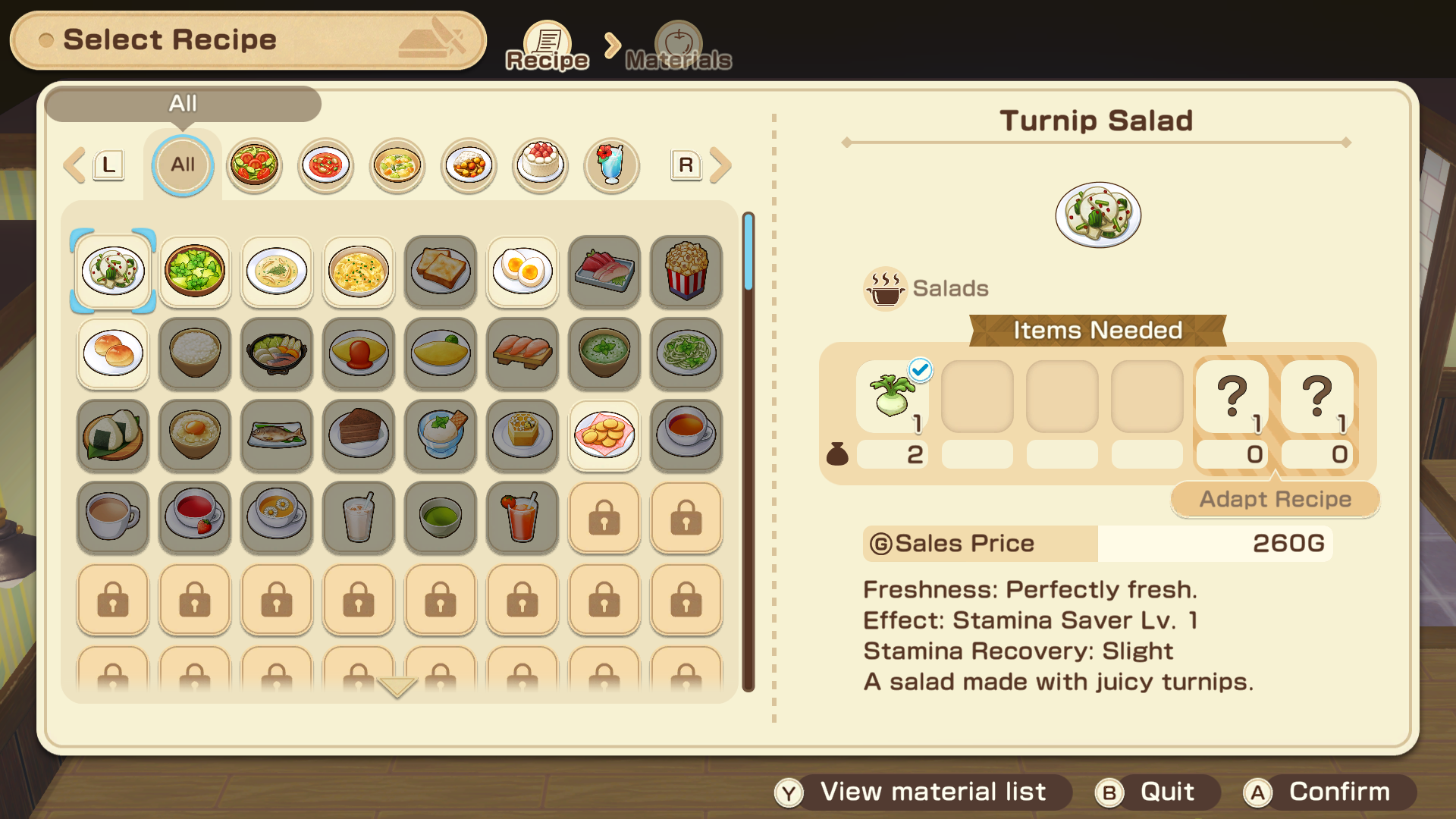Select the bread rolls recipe
This screenshot has width=1456, height=819.
point(113,353)
